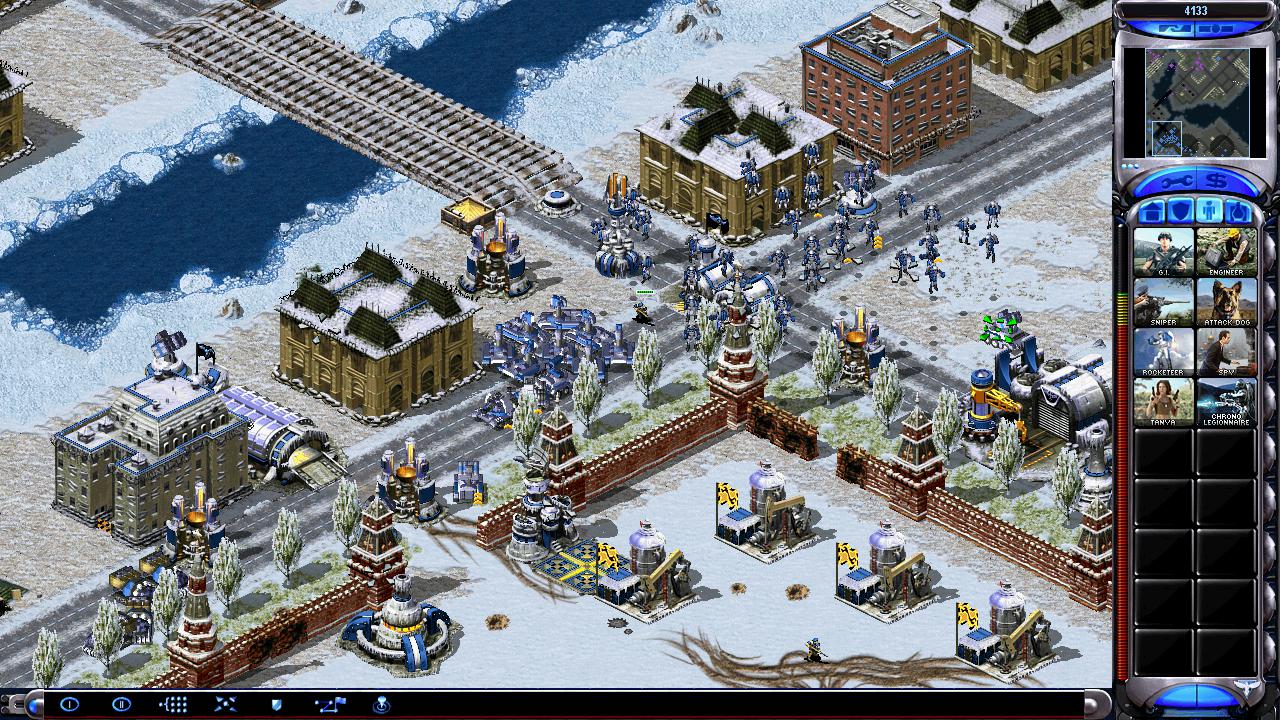Switch to the vehicles build tab
The width and height of the screenshot is (1280, 720).
click(x=1237, y=212)
